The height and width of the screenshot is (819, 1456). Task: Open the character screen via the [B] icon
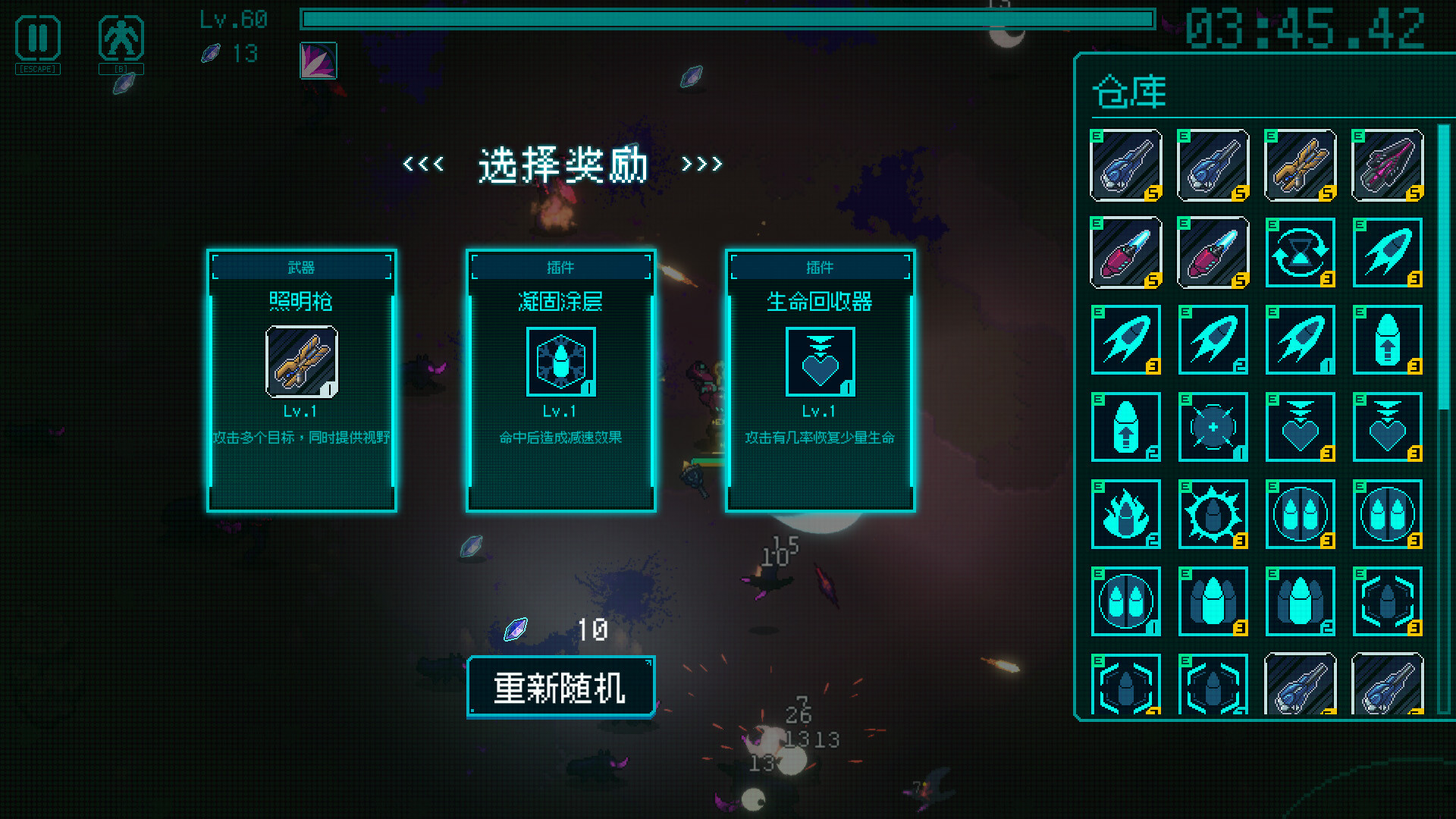pos(121,43)
